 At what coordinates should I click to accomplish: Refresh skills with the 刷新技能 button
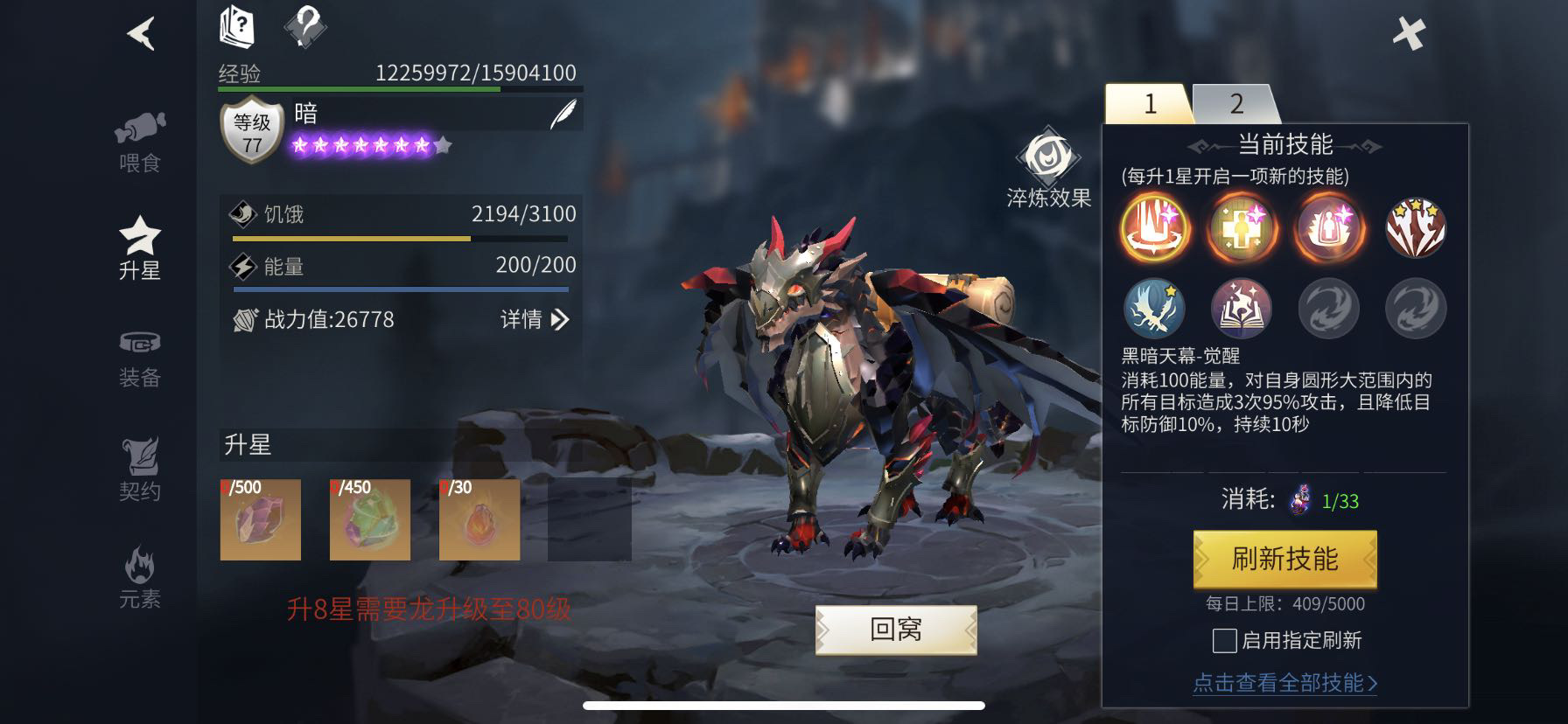(x=1284, y=559)
